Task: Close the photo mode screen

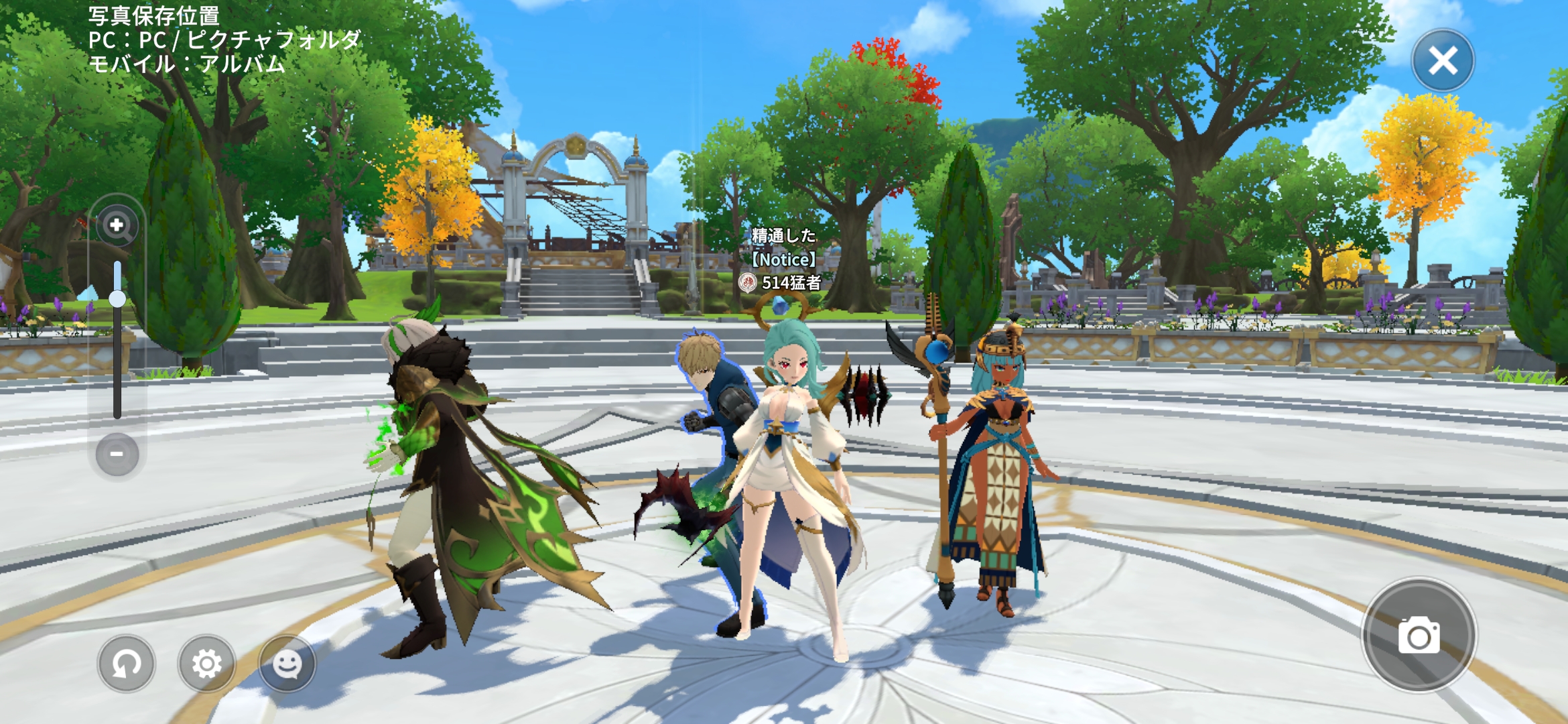Action: tap(1443, 61)
